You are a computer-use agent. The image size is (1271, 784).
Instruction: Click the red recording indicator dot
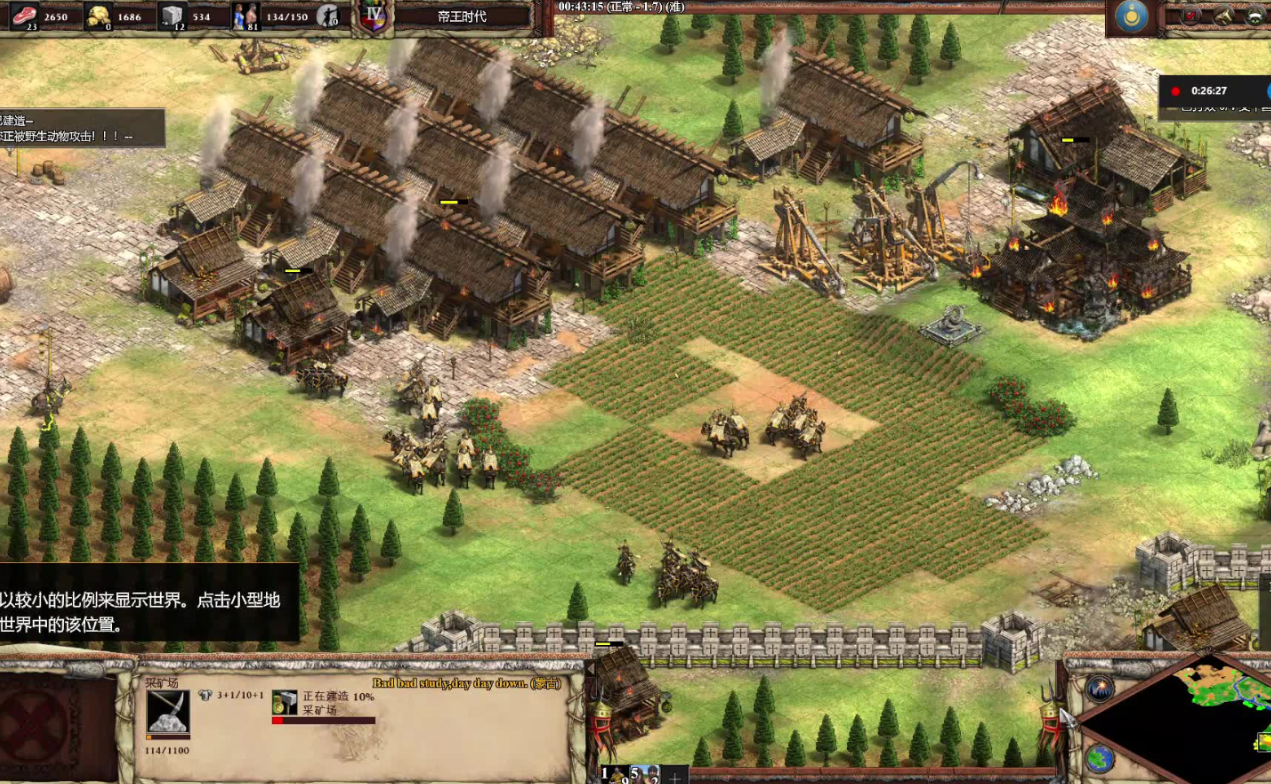tap(1176, 91)
